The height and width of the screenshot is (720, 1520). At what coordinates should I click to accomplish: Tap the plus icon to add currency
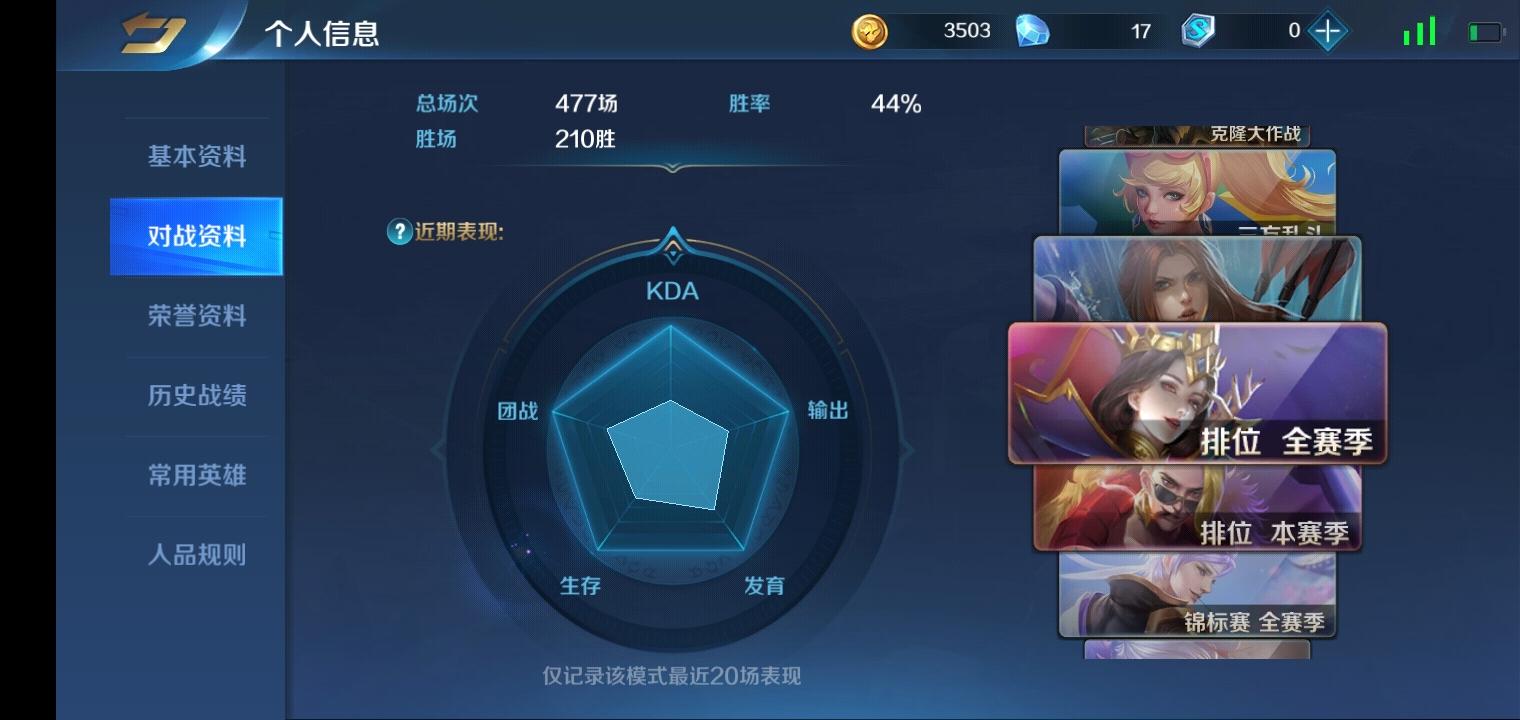[1327, 31]
